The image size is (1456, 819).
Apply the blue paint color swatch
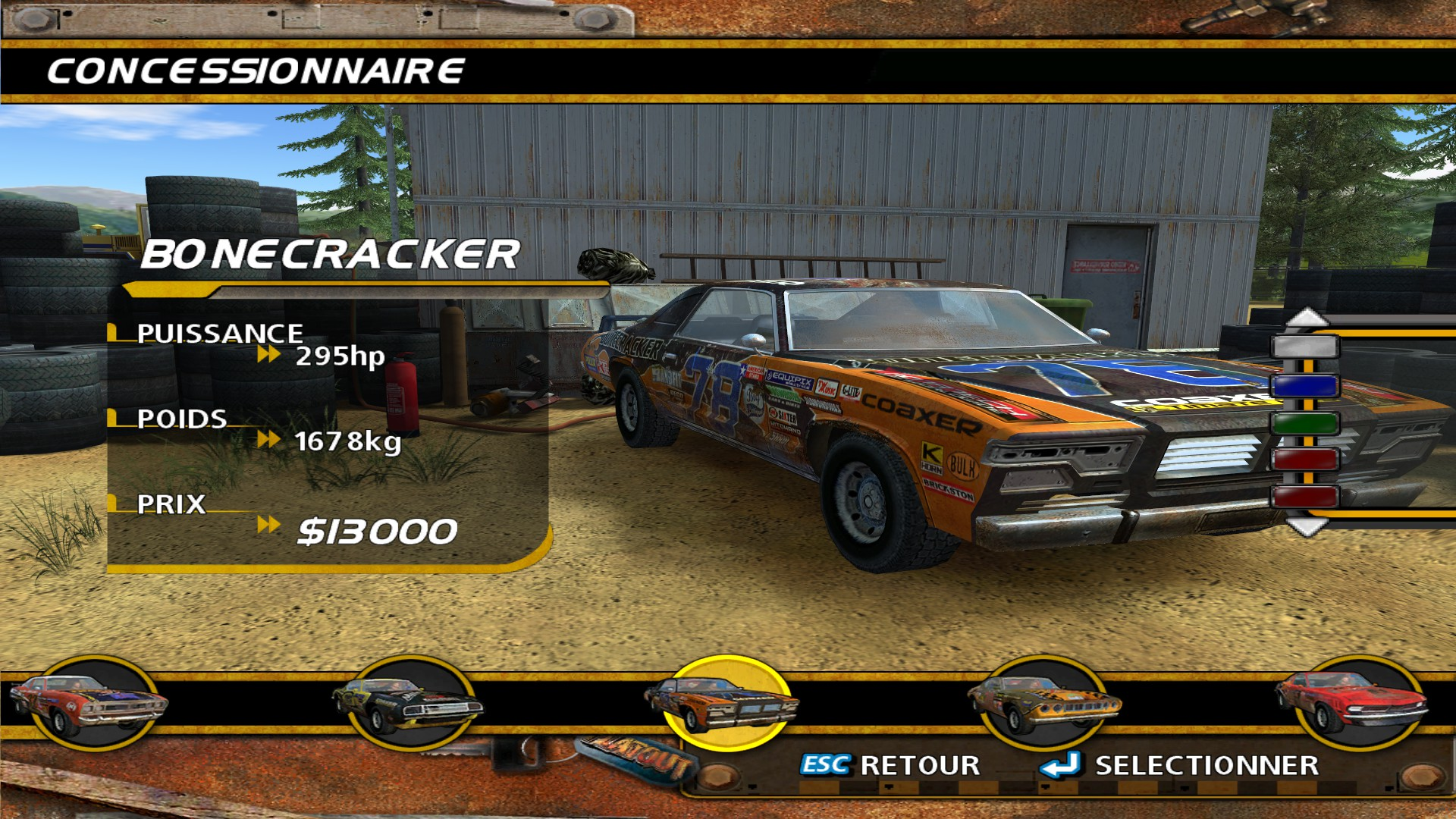[1305, 386]
